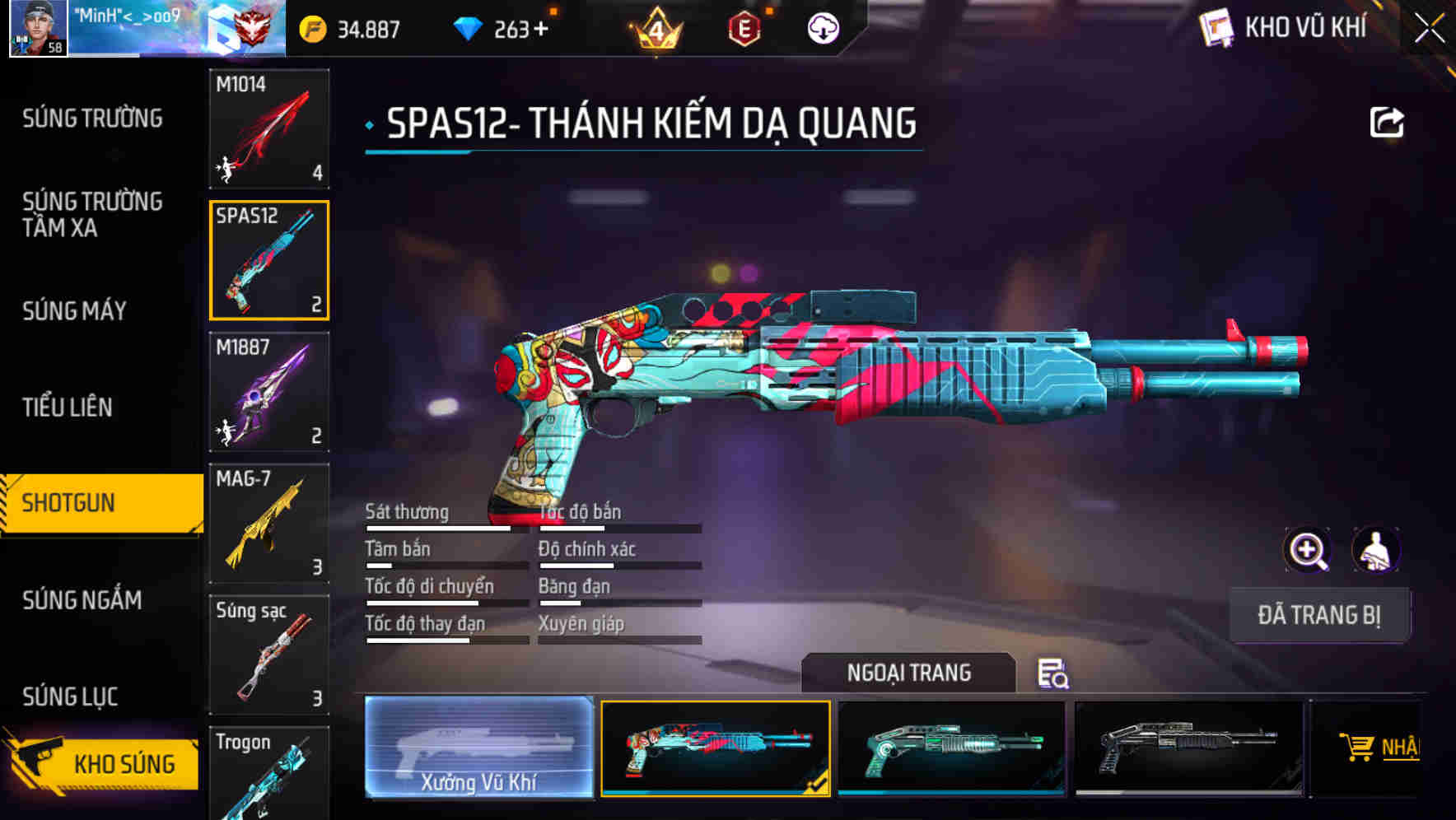Select the NGOẠI TRANG tab
Screen dimensions: 1456x820
(x=910, y=673)
